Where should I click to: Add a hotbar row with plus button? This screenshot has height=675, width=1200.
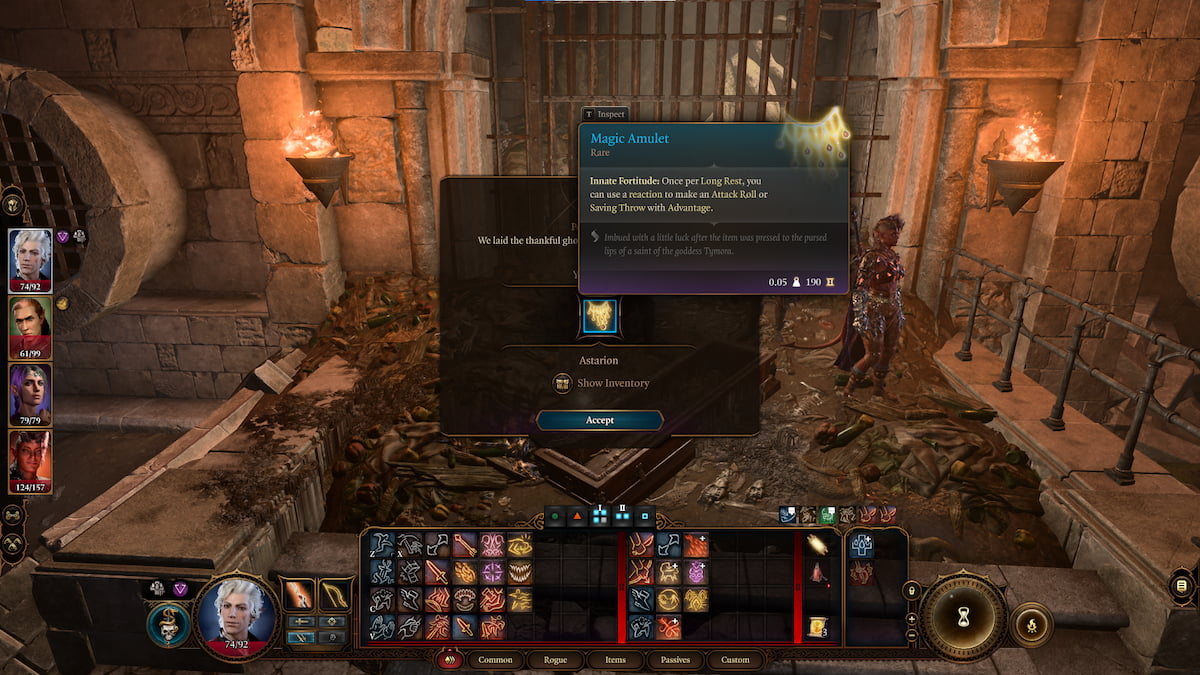click(911, 618)
